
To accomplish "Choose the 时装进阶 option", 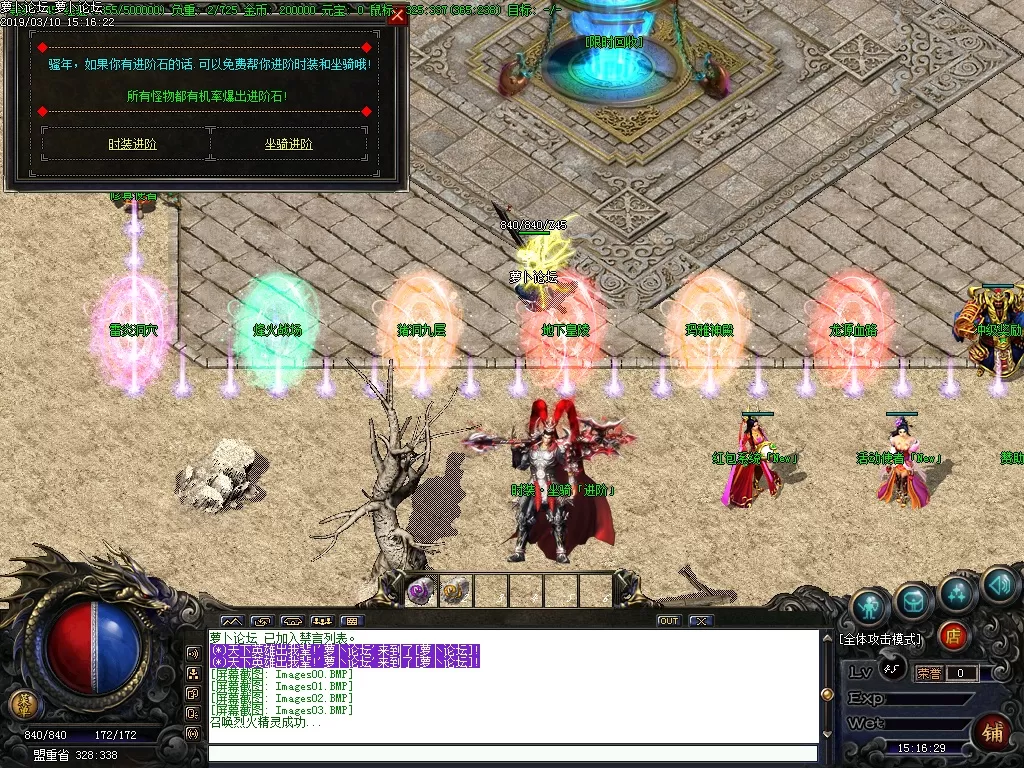I will click(x=132, y=144).
